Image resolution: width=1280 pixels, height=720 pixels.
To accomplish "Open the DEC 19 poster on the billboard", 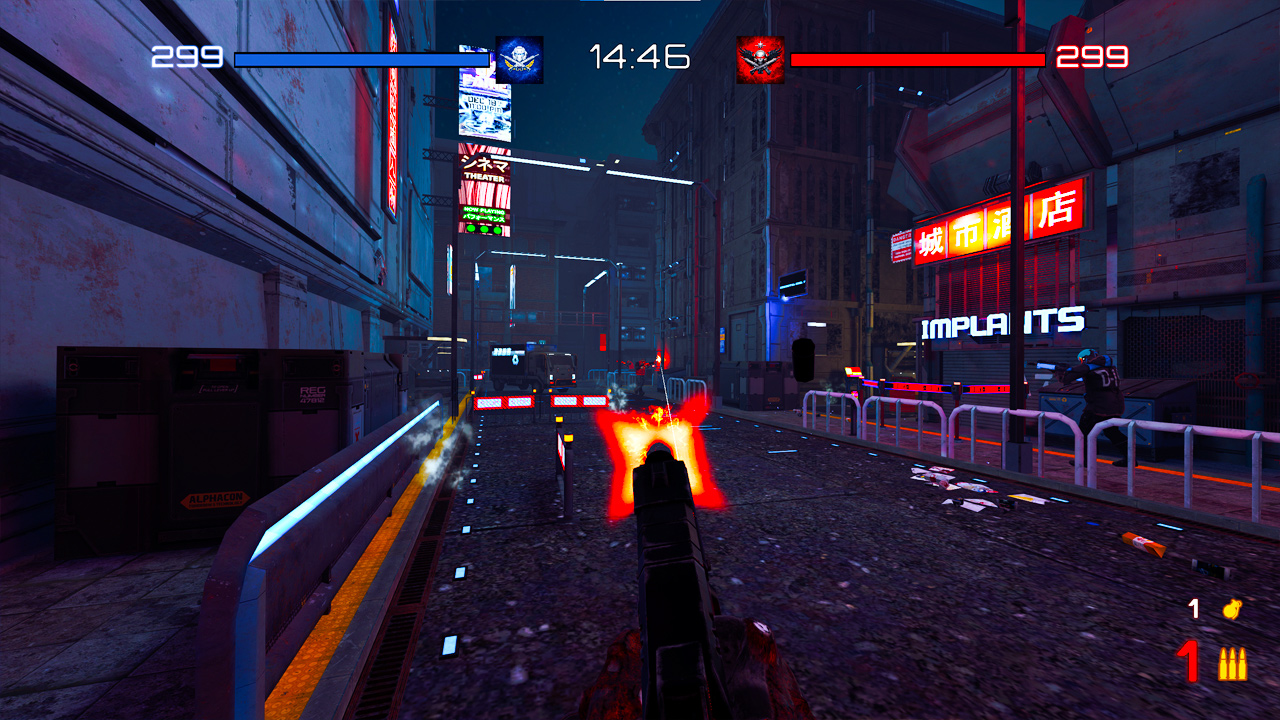I will click(x=485, y=113).
